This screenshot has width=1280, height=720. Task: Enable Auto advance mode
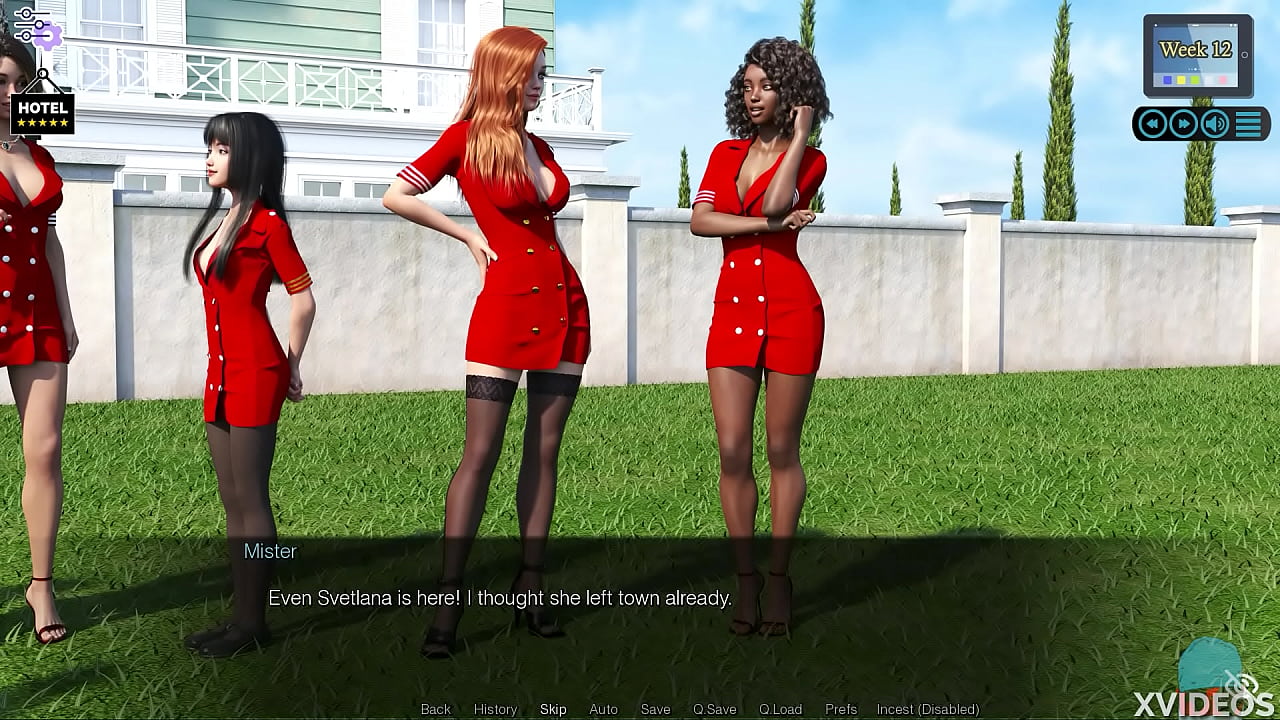click(603, 709)
